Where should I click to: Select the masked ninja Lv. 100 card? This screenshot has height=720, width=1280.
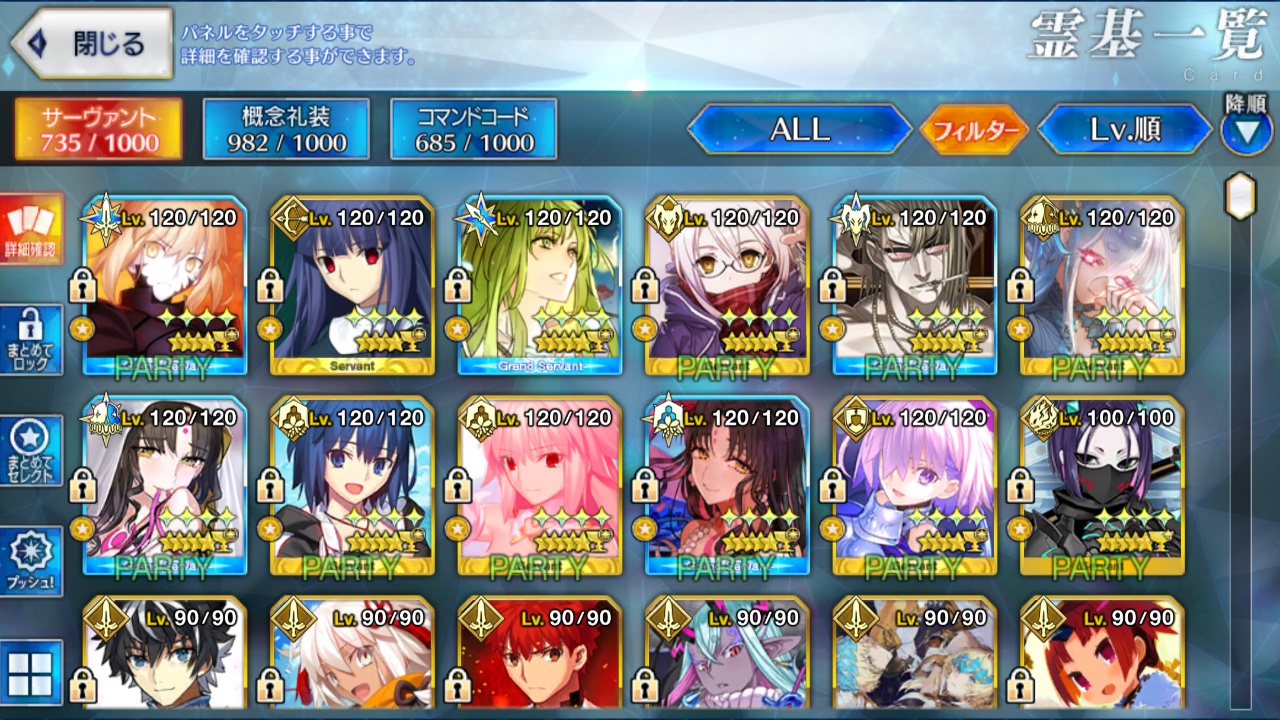click(1103, 486)
